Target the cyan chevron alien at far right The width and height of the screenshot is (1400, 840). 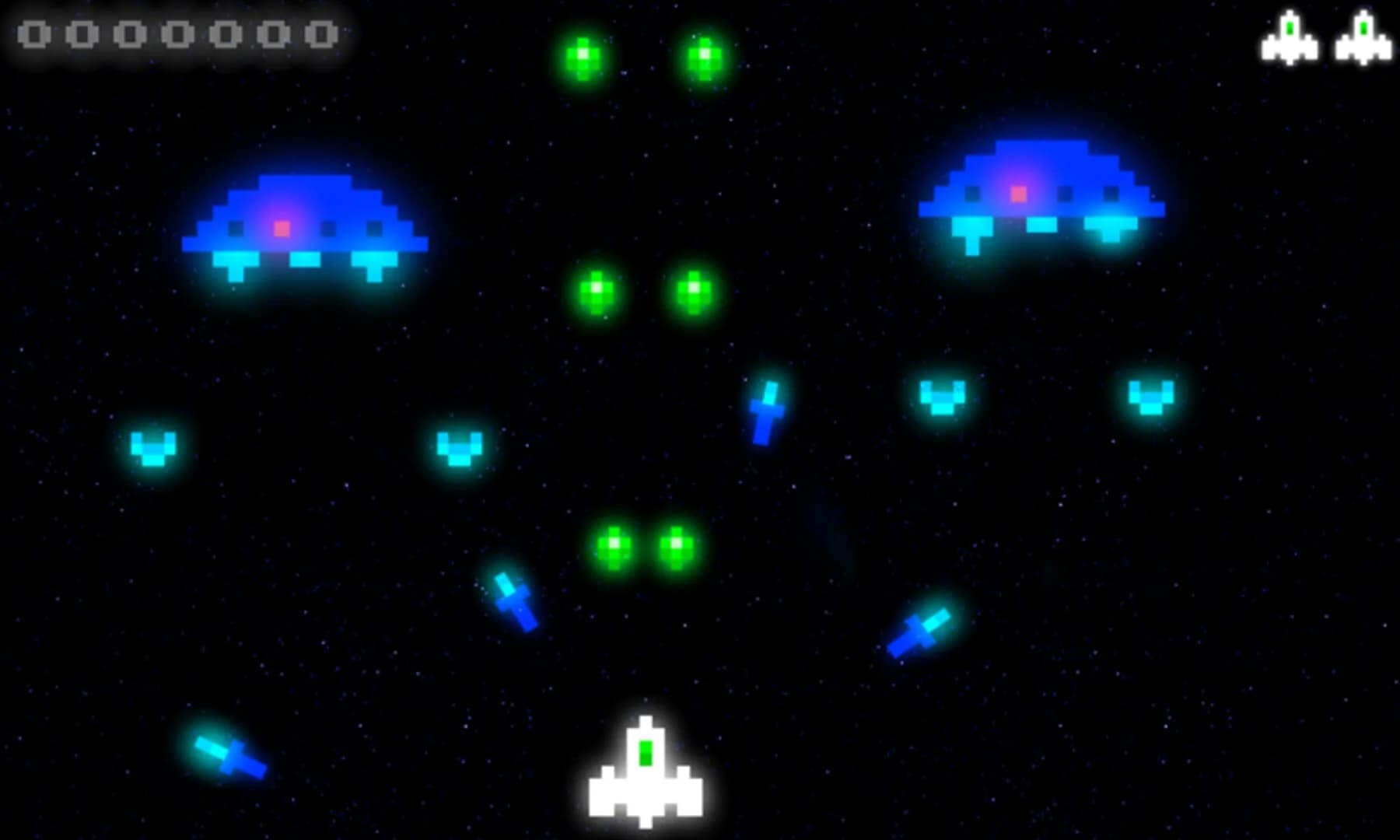pos(1151,397)
